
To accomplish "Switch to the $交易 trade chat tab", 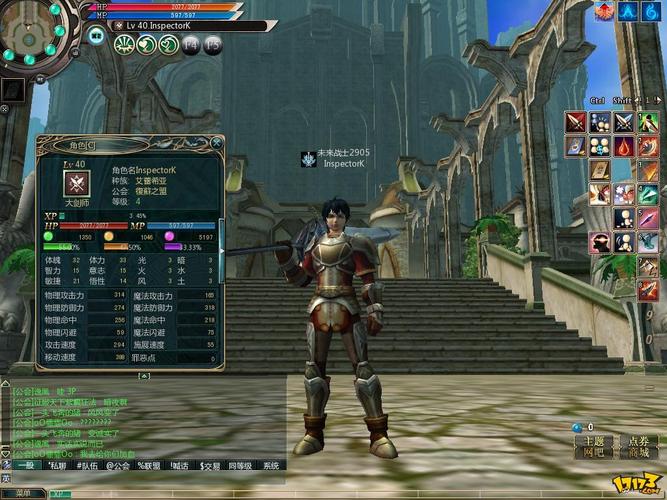I will click(x=210, y=465).
